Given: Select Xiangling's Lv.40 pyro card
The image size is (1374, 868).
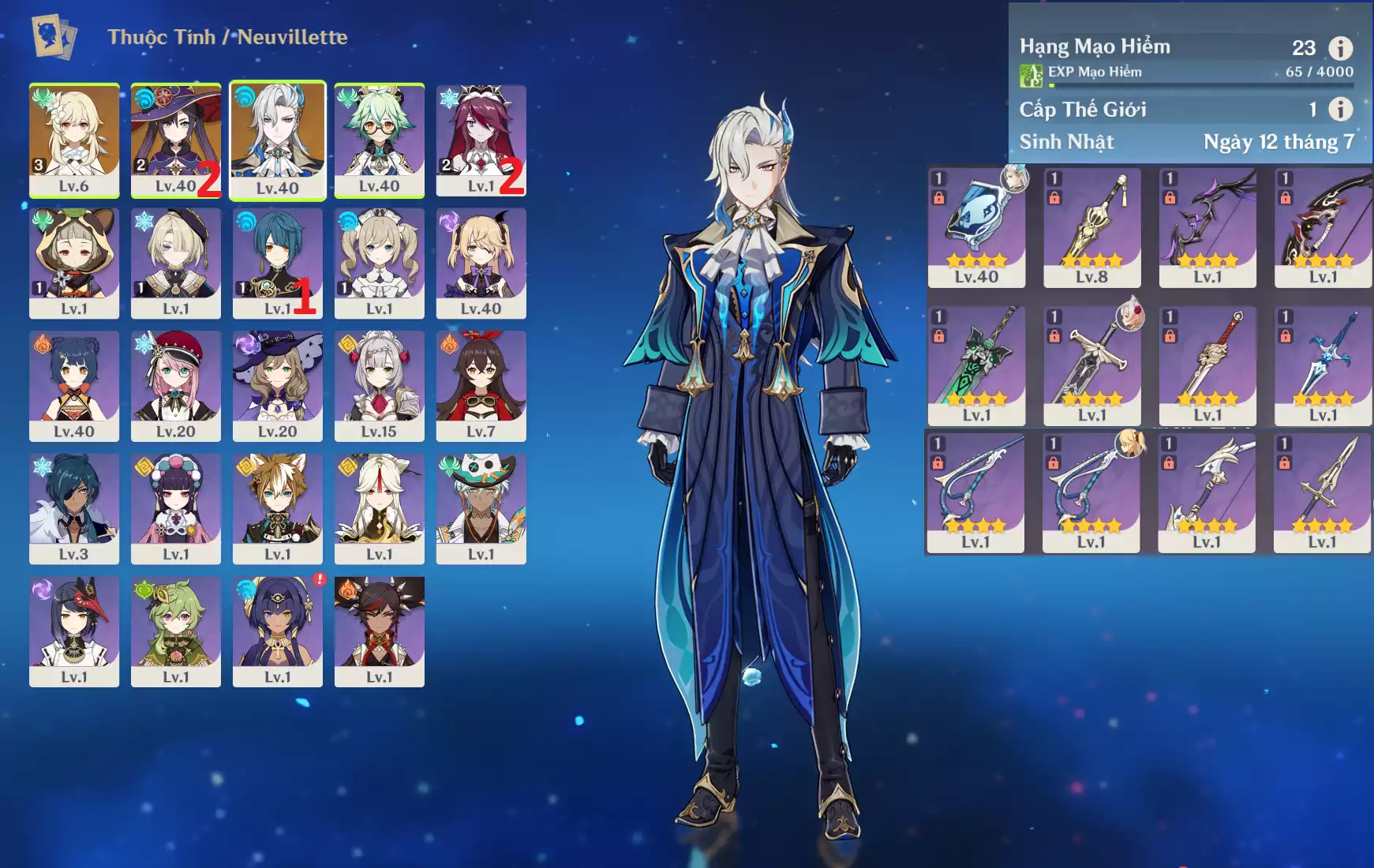Looking at the screenshot, I should coord(74,385).
